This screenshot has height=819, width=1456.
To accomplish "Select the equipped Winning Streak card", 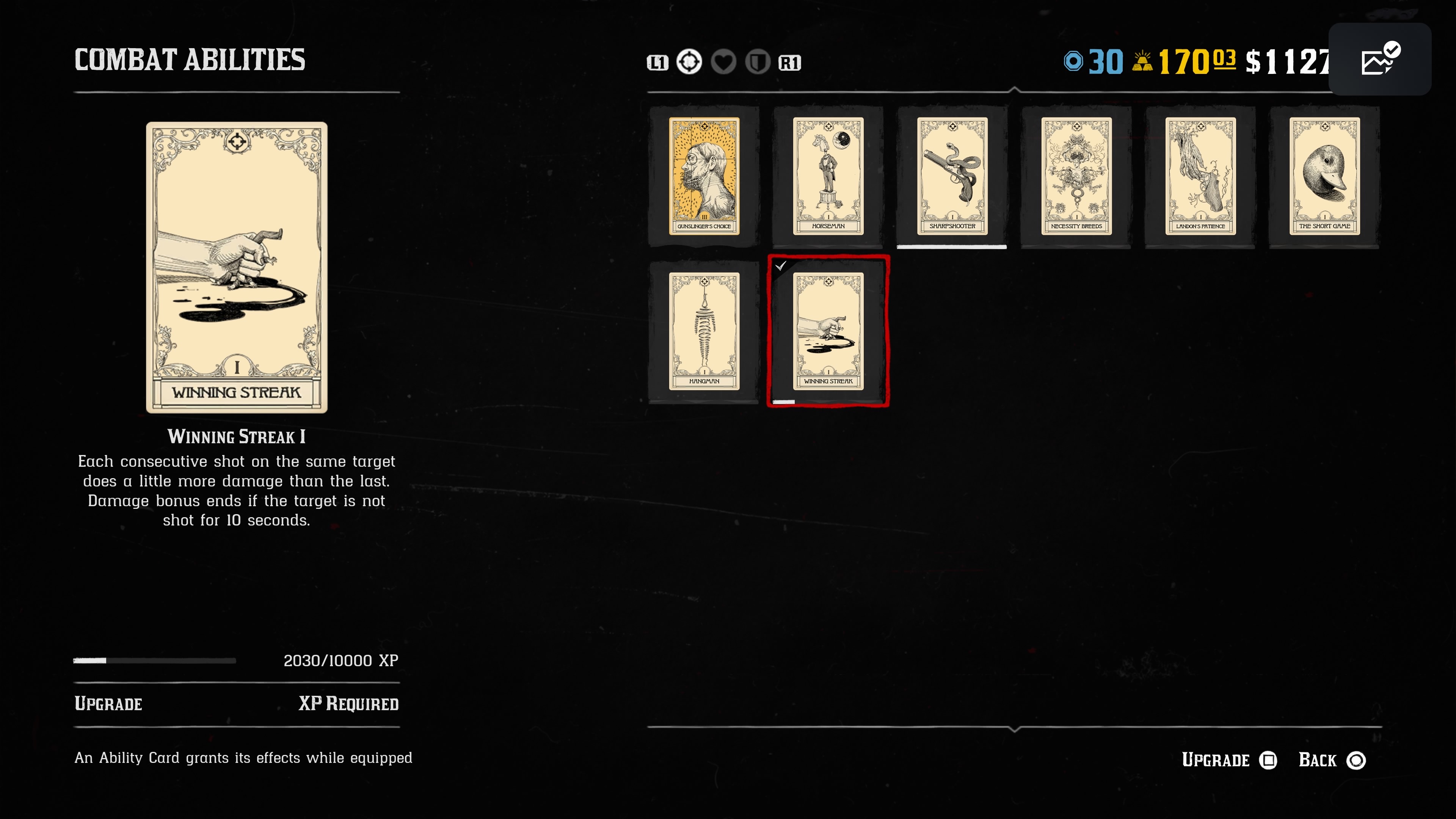I will (x=828, y=331).
